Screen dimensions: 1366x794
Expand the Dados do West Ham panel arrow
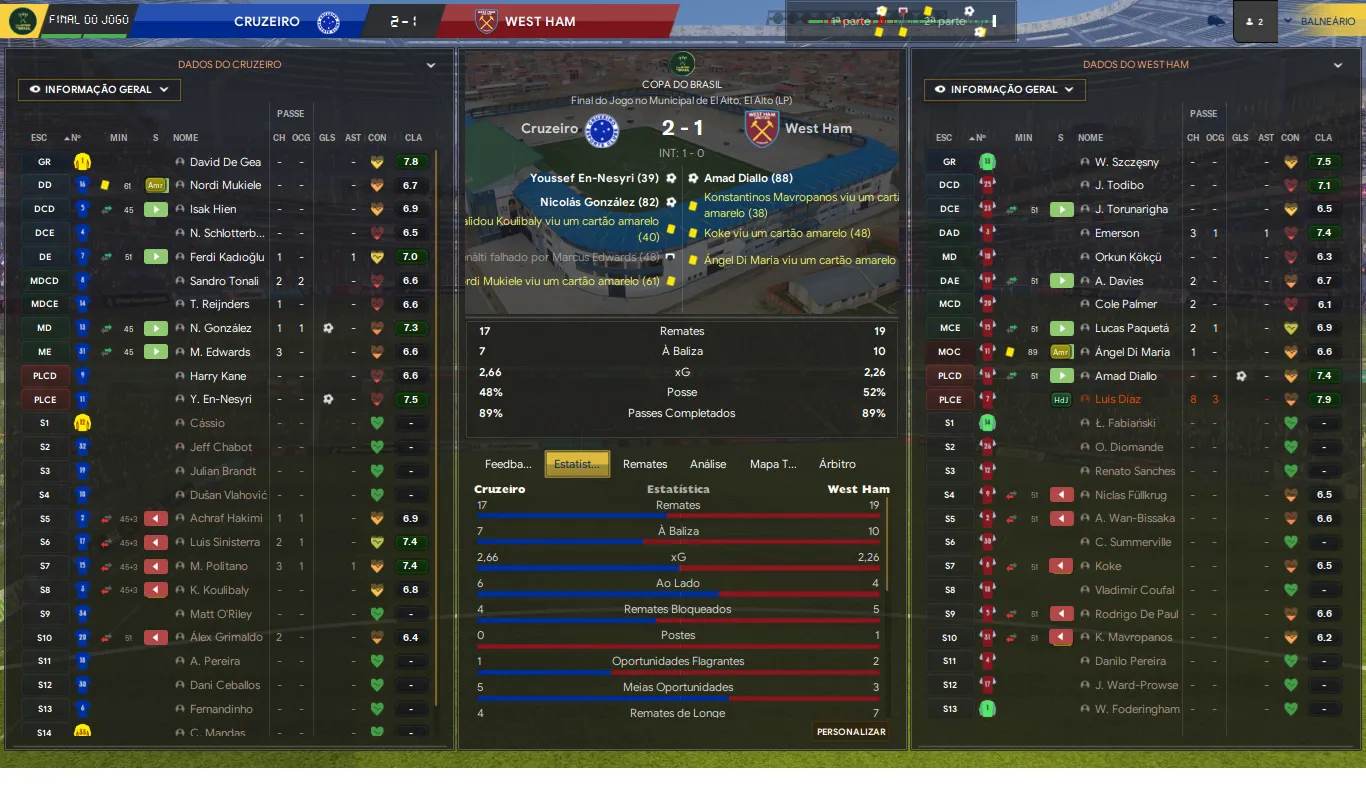click(x=1338, y=65)
